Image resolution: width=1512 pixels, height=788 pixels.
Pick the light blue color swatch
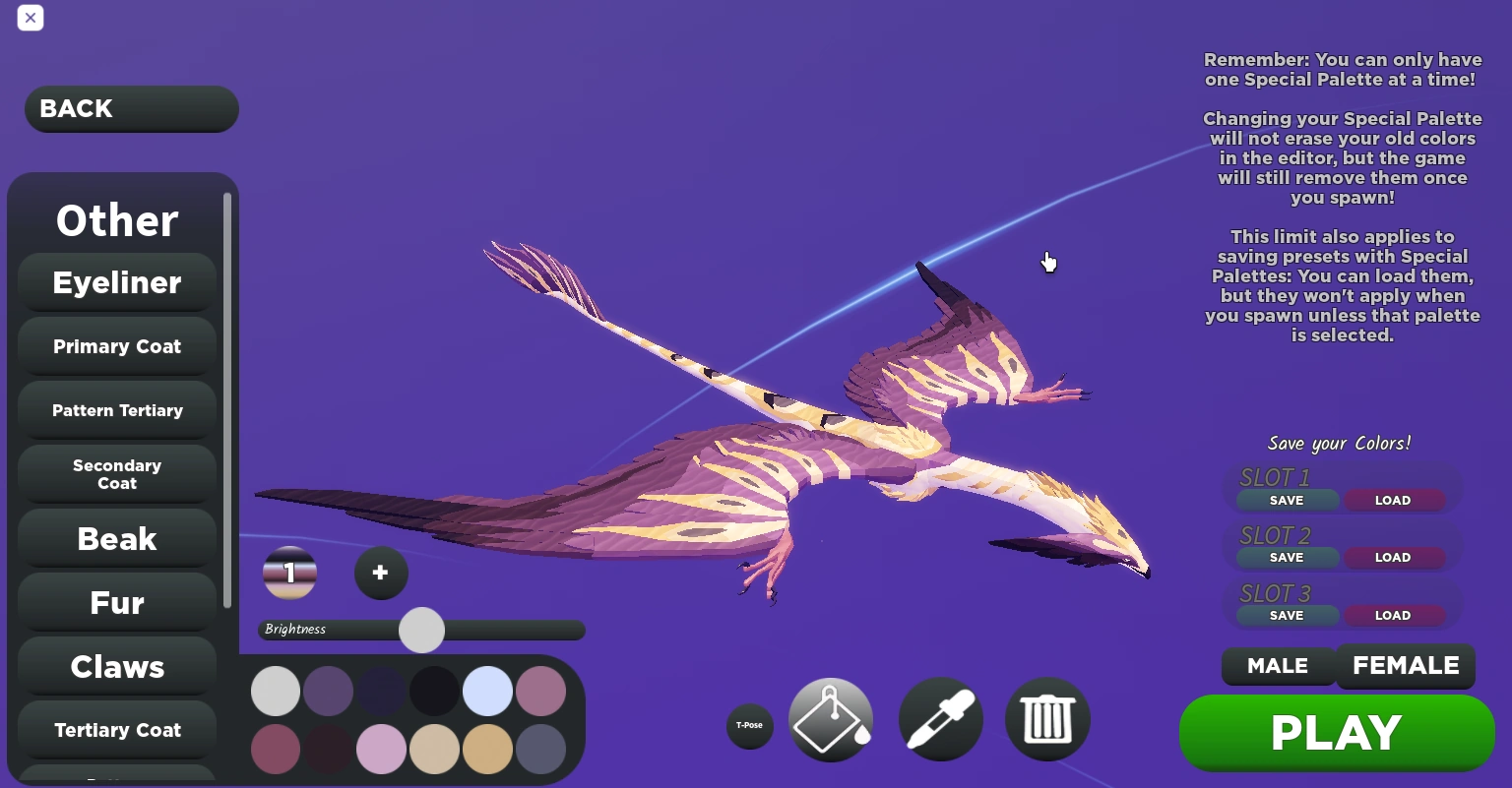487,691
